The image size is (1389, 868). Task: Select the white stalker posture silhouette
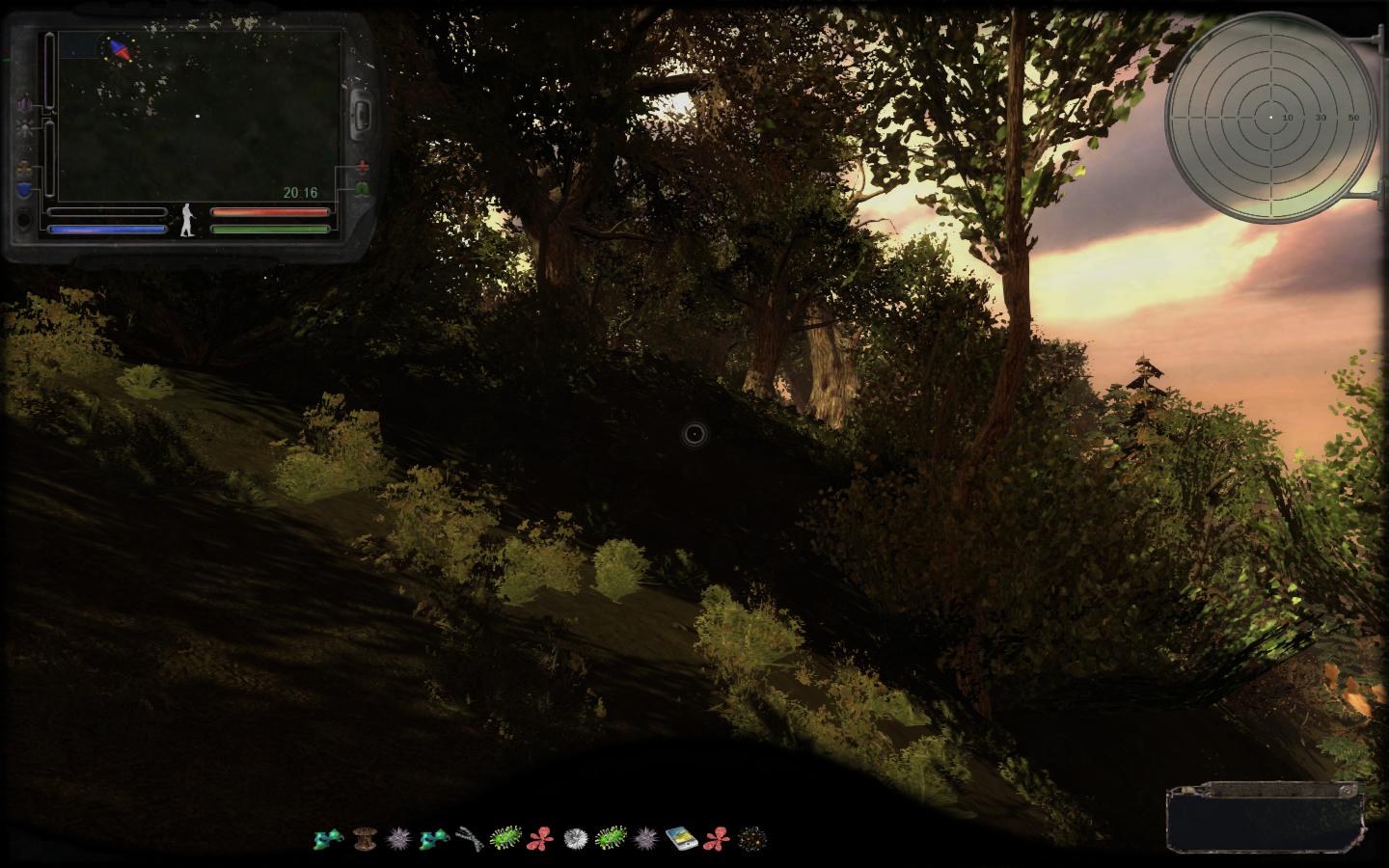pyautogui.click(x=188, y=221)
